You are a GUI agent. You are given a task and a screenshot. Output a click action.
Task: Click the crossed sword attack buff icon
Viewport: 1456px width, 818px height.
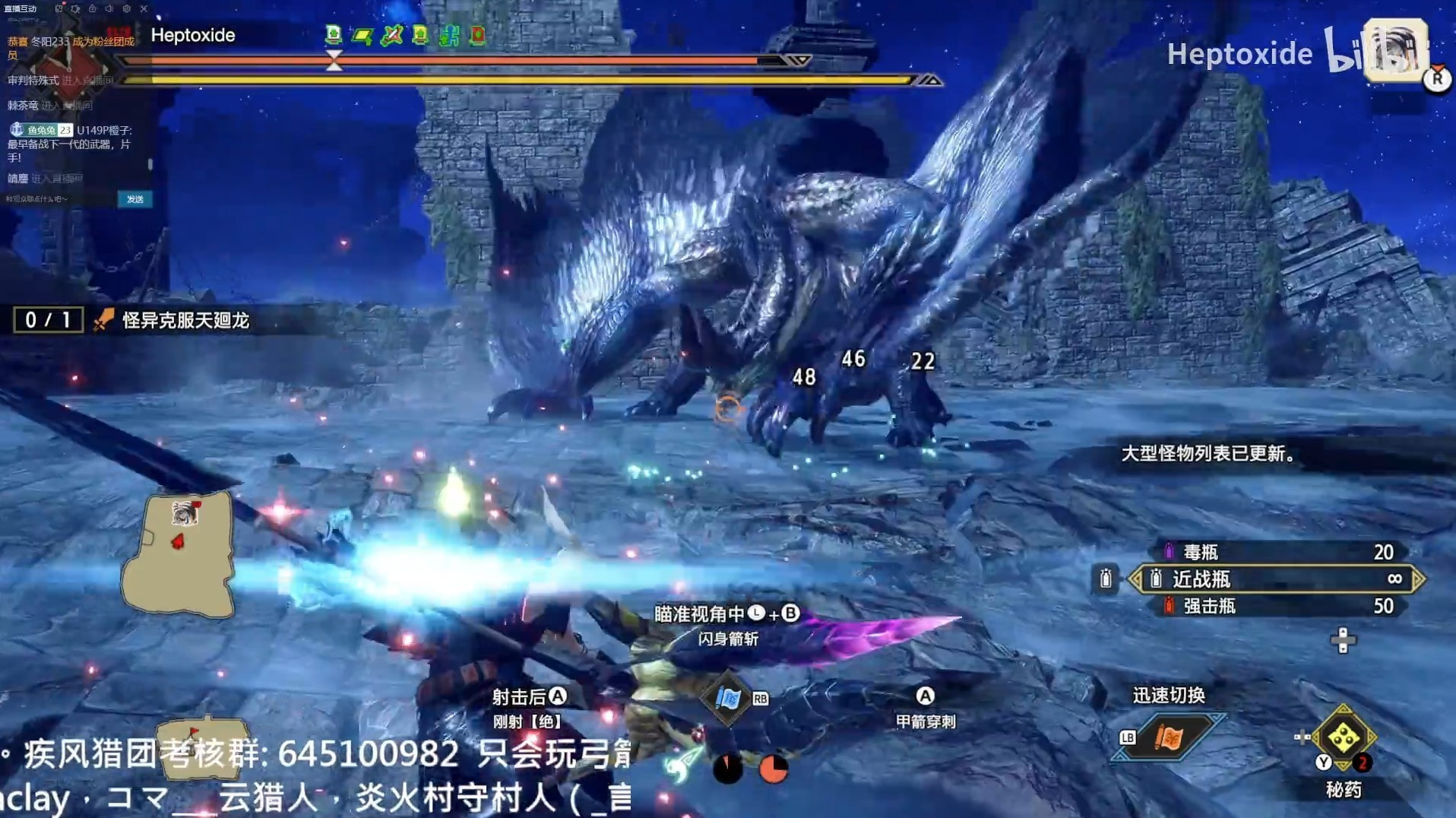[x=391, y=35]
